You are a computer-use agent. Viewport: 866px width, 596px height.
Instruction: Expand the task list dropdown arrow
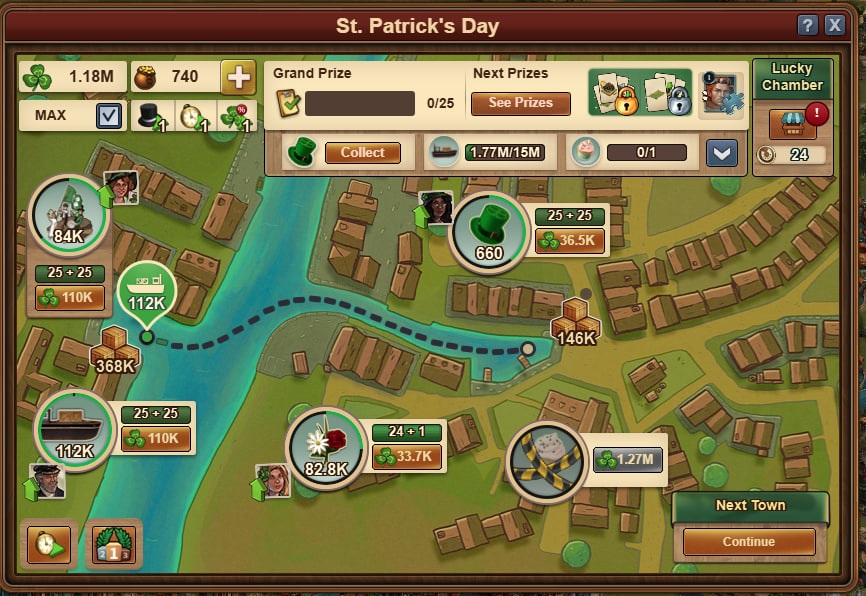pos(721,153)
